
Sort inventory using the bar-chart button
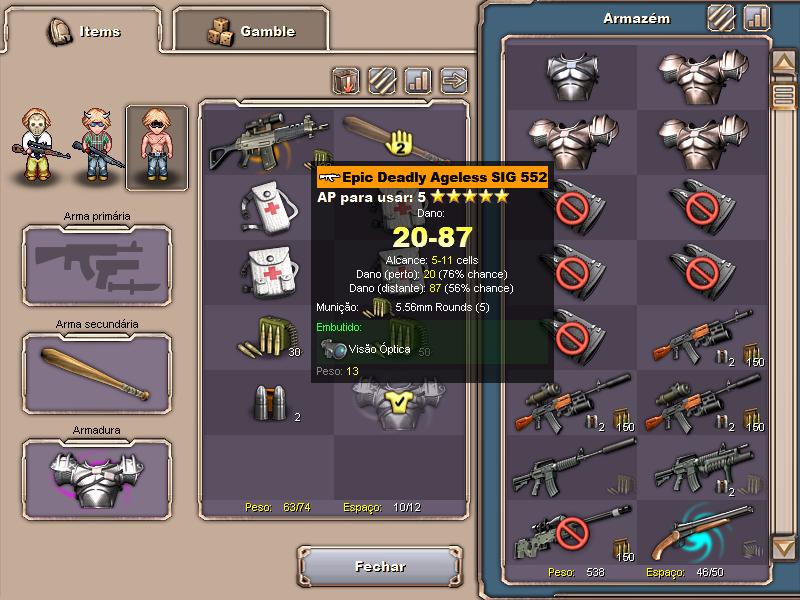(418, 78)
